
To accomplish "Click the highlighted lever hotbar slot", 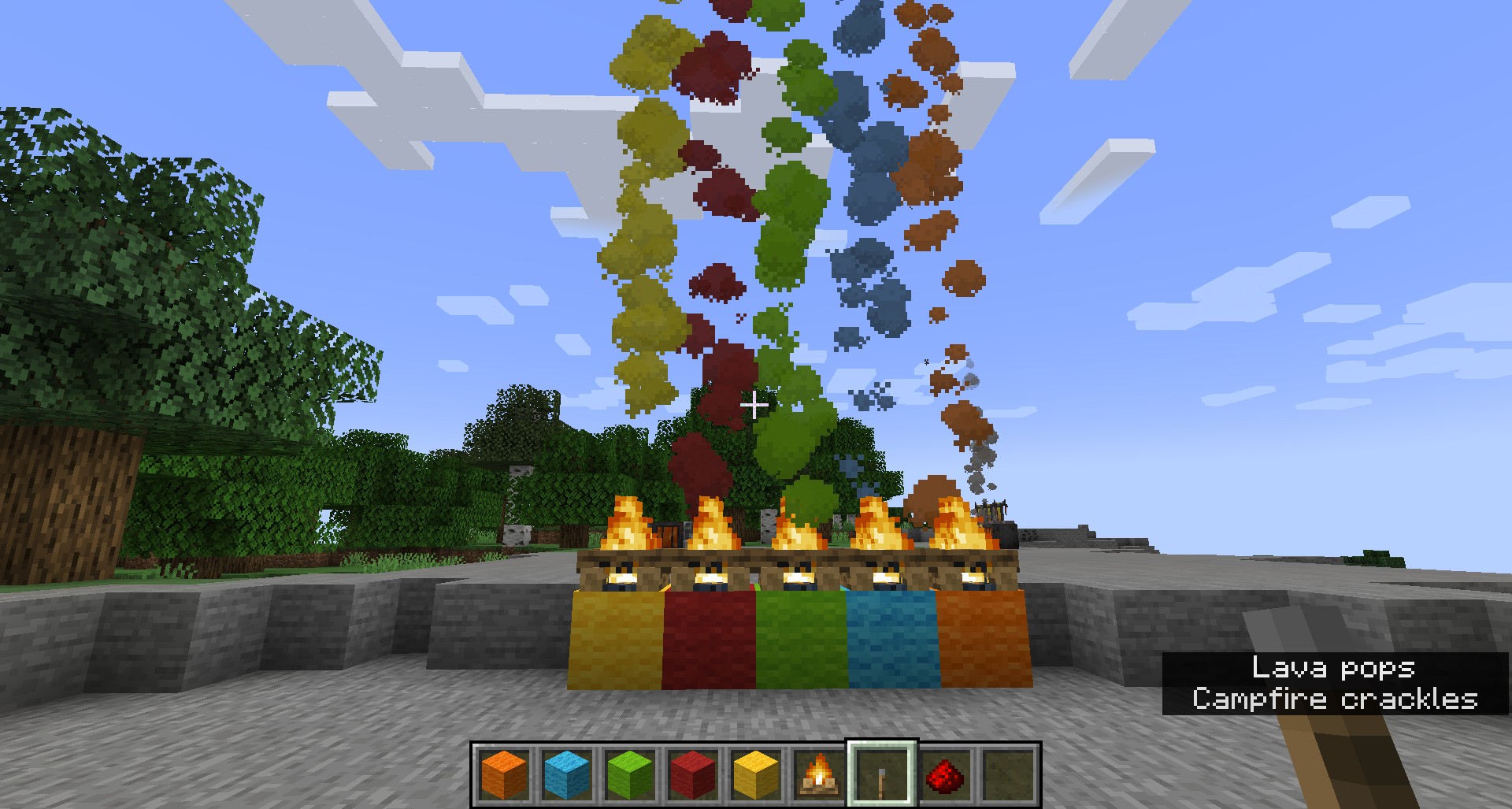I will point(882,774).
